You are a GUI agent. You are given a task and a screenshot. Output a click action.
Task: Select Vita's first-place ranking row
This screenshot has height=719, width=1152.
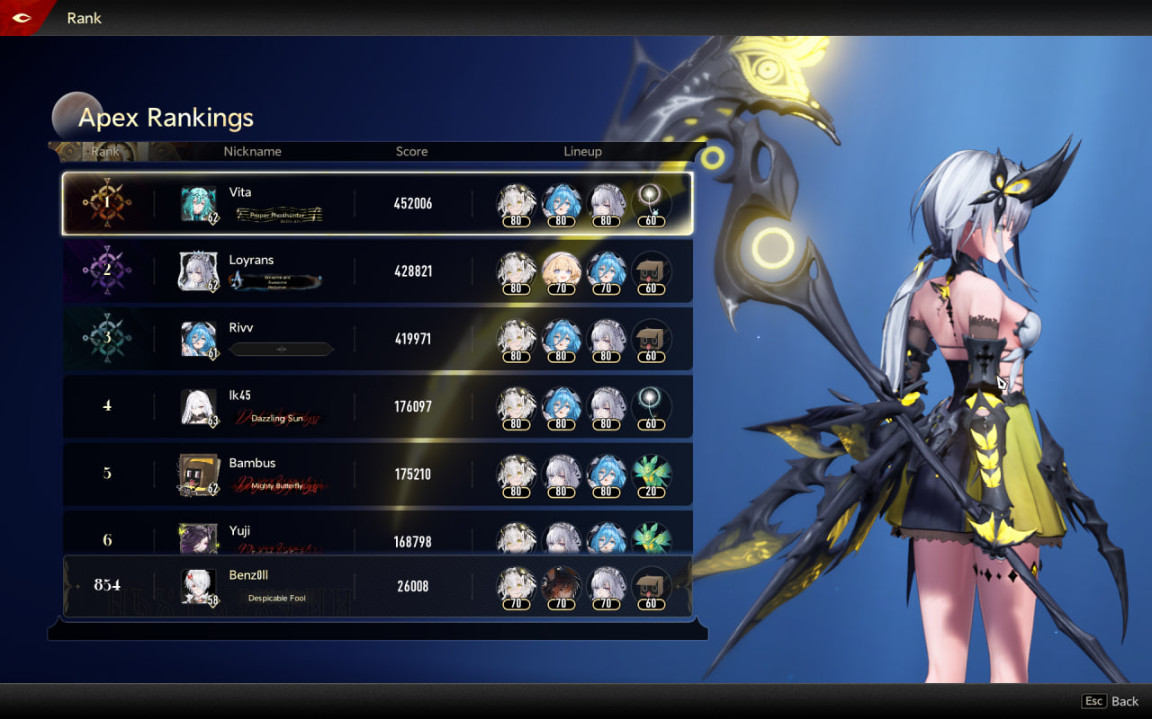[x=377, y=204]
